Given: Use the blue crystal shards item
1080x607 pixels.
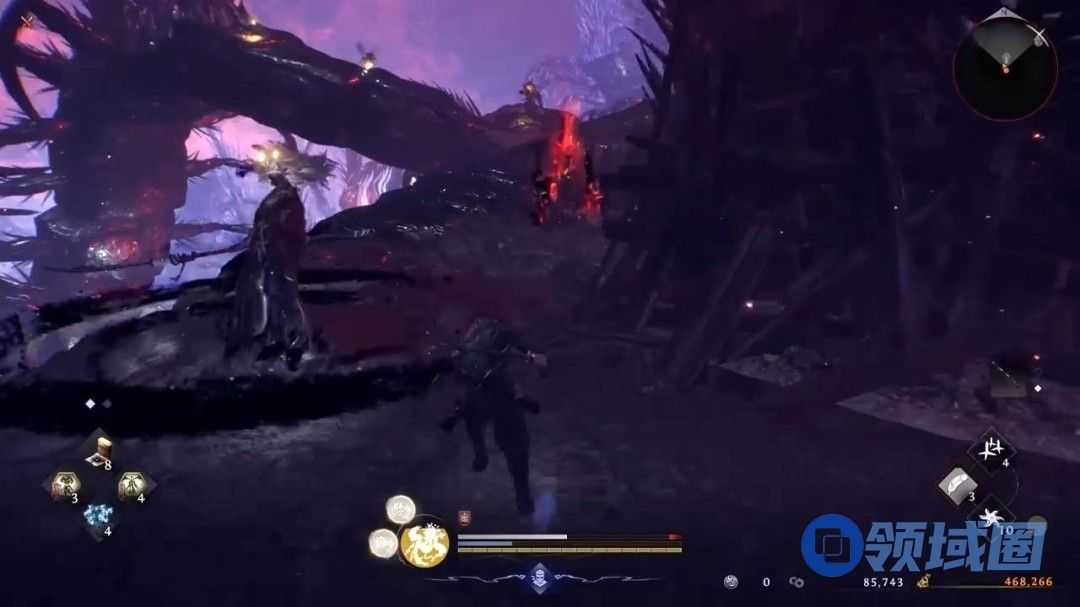Looking at the screenshot, I should point(98,518).
